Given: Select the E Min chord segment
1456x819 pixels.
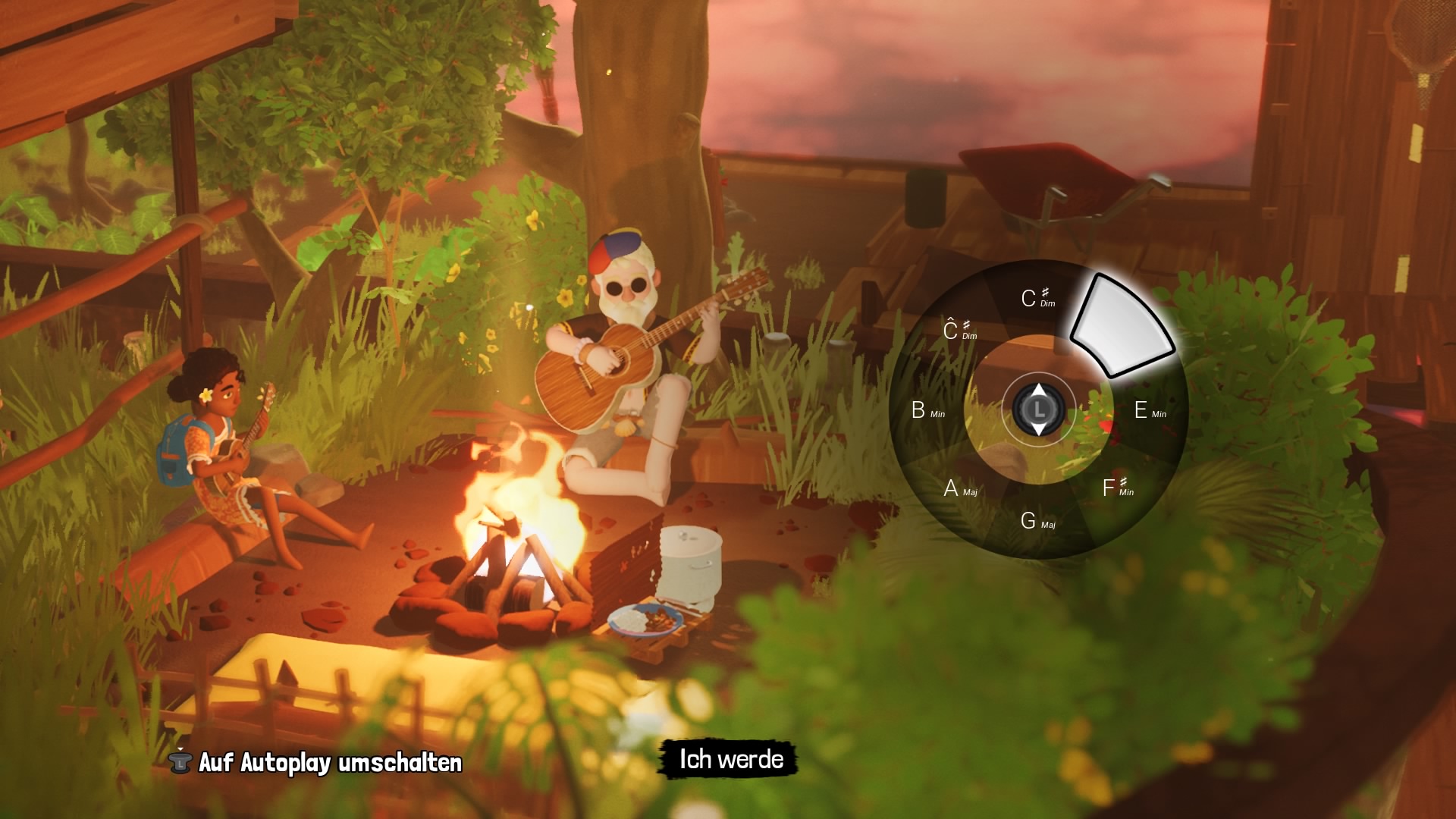Looking at the screenshot, I should point(1149,411).
